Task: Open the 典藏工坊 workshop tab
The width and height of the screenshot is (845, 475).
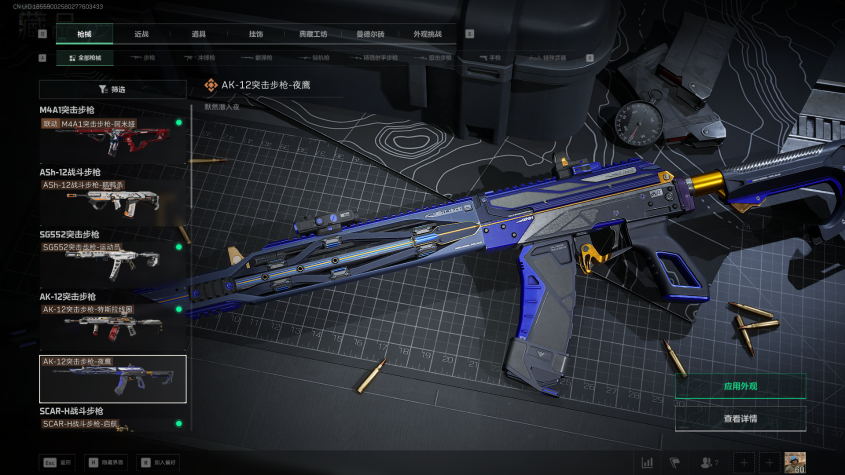Action: point(313,34)
